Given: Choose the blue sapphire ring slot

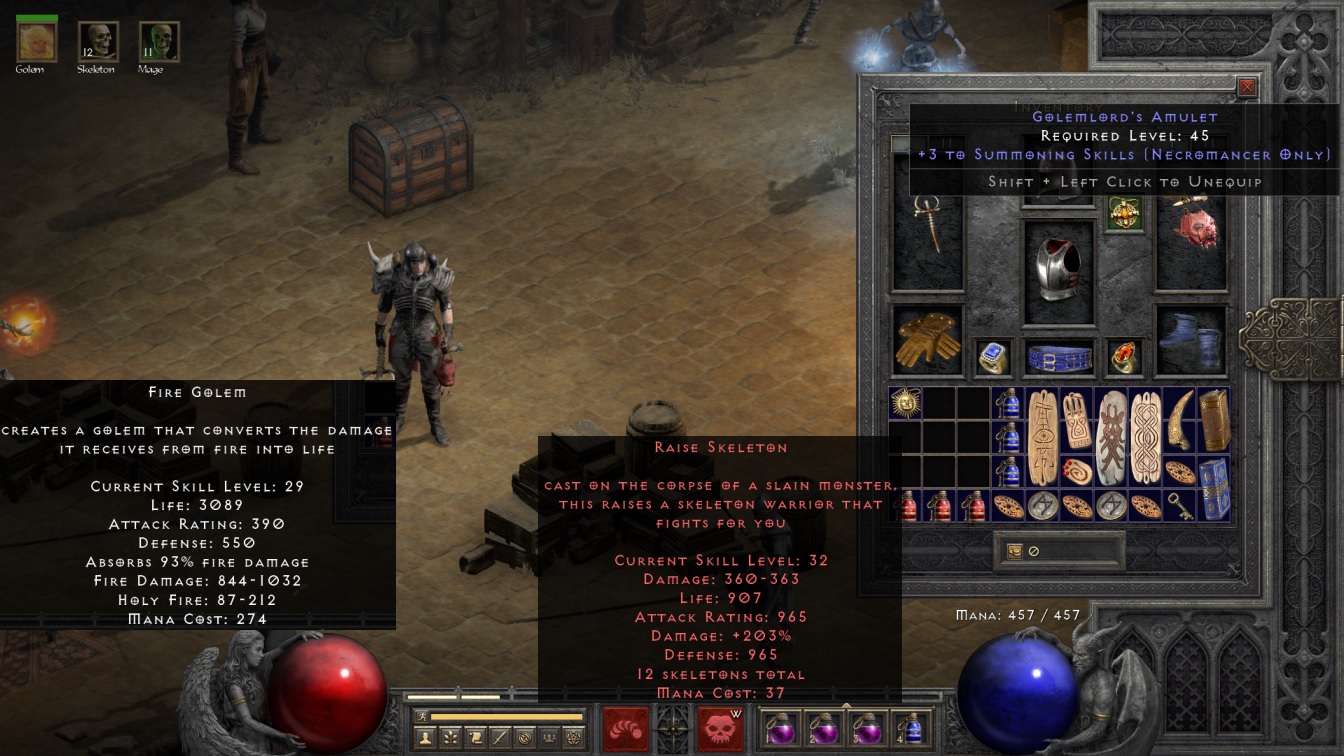Looking at the screenshot, I should (993, 358).
